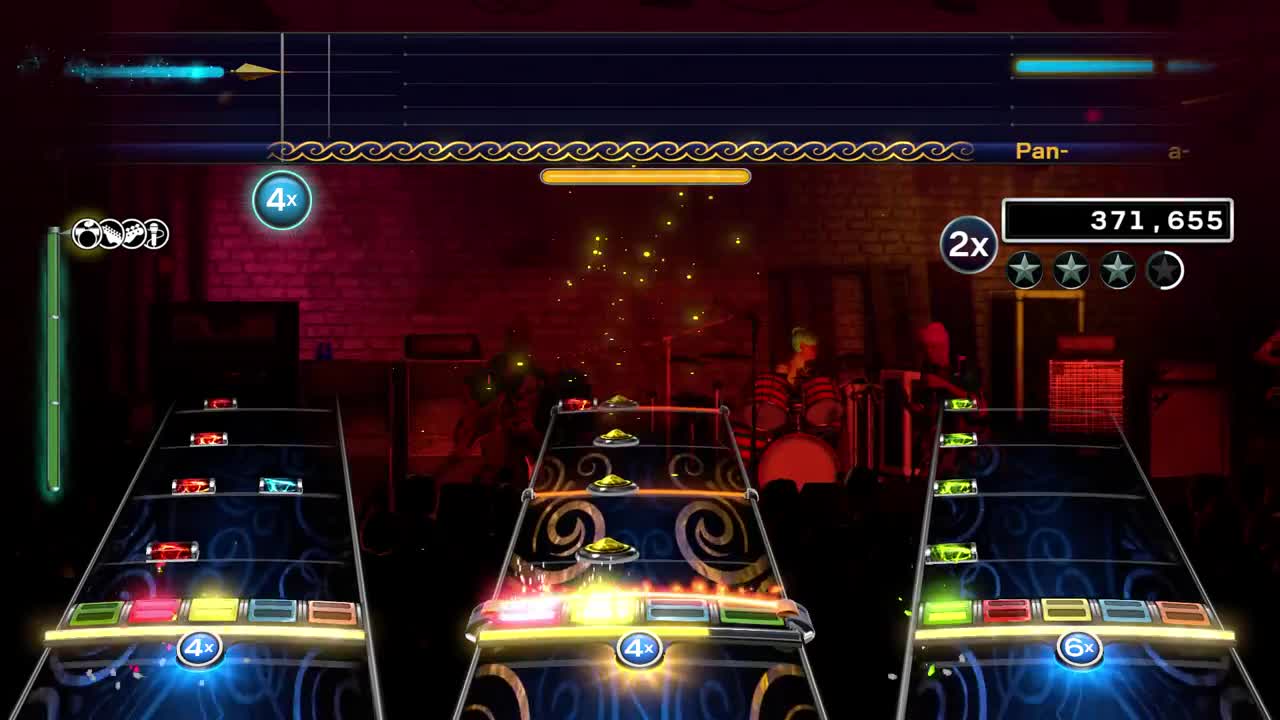The width and height of the screenshot is (1280, 720).
Task: Select the lyric word Pan- in the banner
Action: (x=1046, y=151)
